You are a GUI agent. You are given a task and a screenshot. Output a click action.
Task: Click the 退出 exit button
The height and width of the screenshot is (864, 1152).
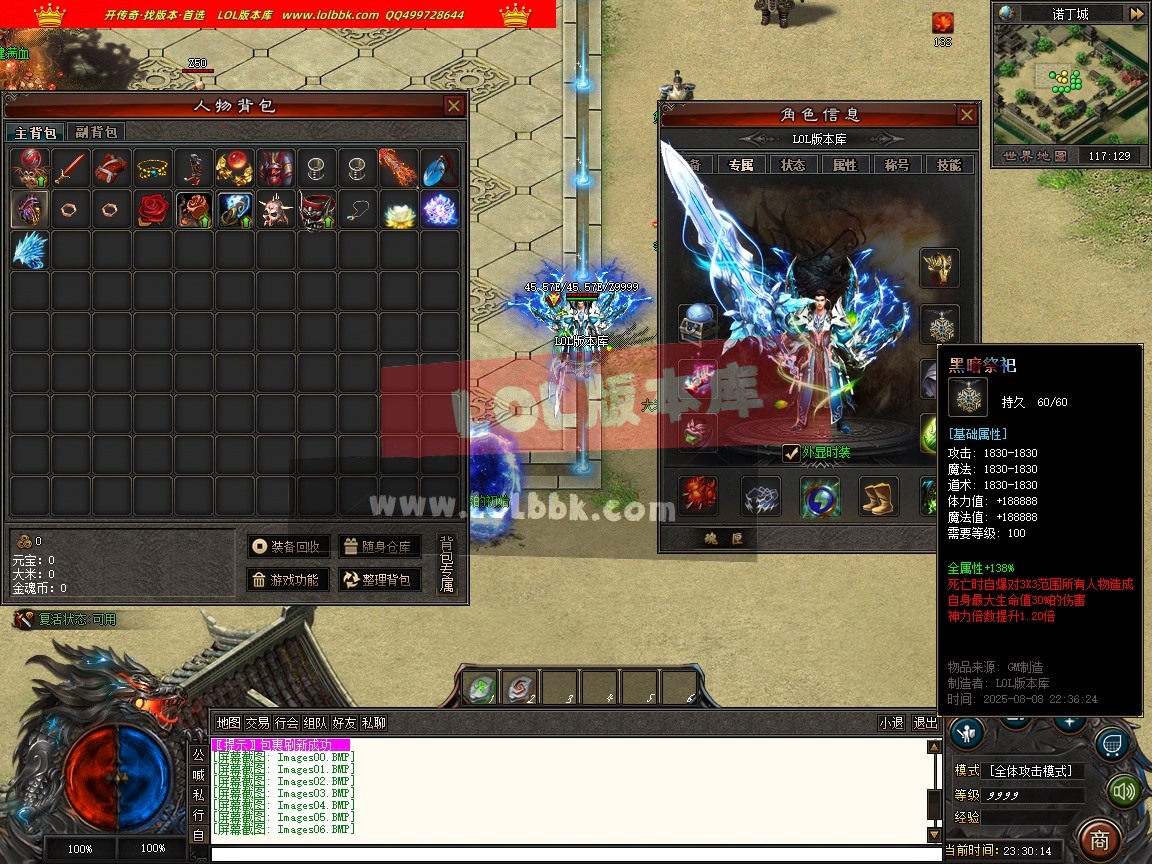[925, 723]
